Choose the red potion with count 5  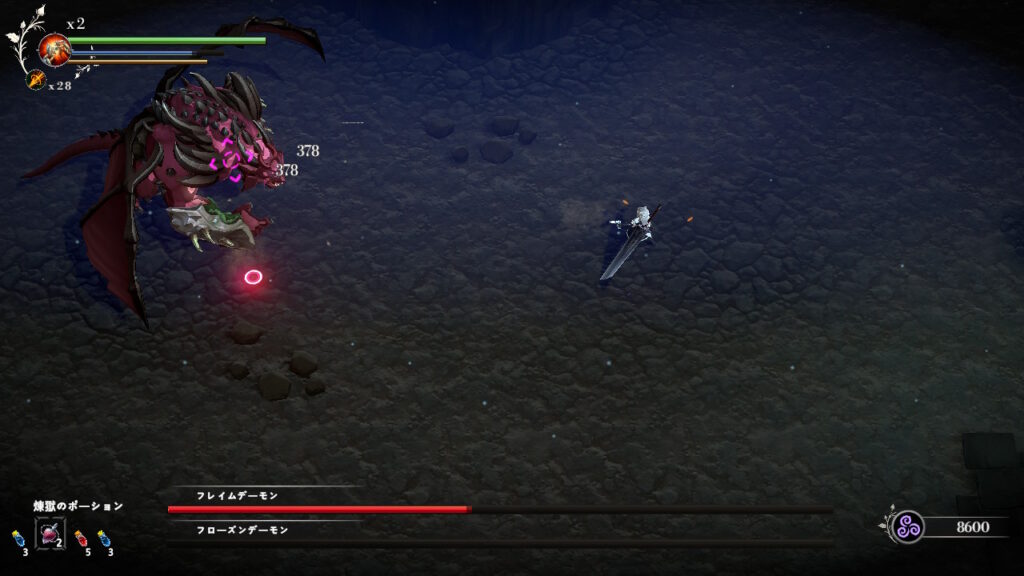pyautogui.click(x=79, y=539)
